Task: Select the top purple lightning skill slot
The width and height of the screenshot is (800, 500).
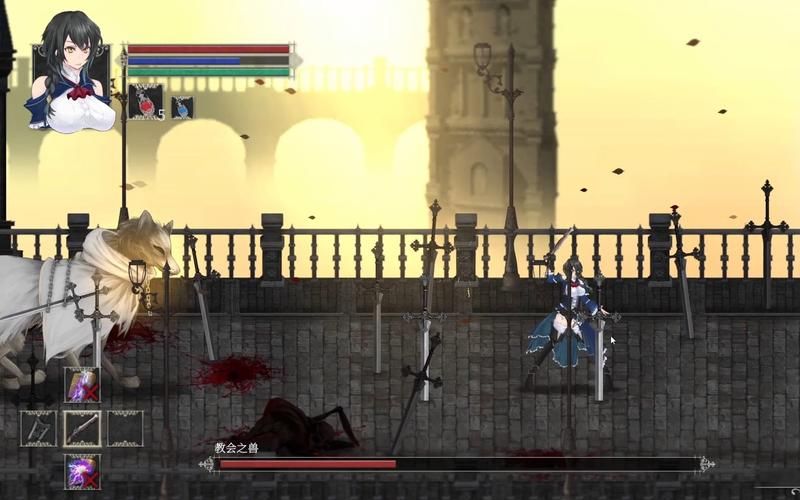Action: [82, 385]
